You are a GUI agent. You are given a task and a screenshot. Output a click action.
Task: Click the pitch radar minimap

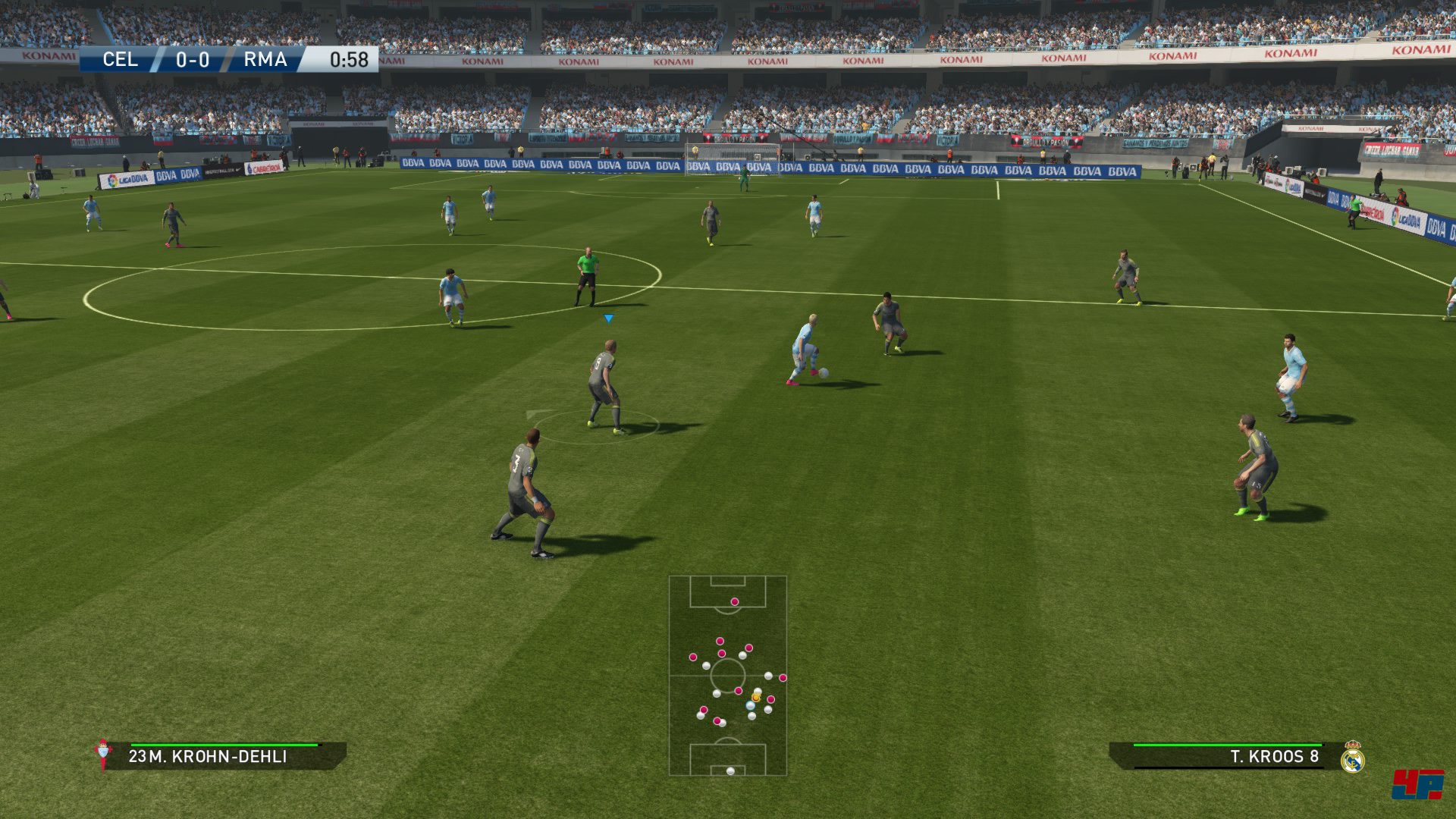[727, 675]
